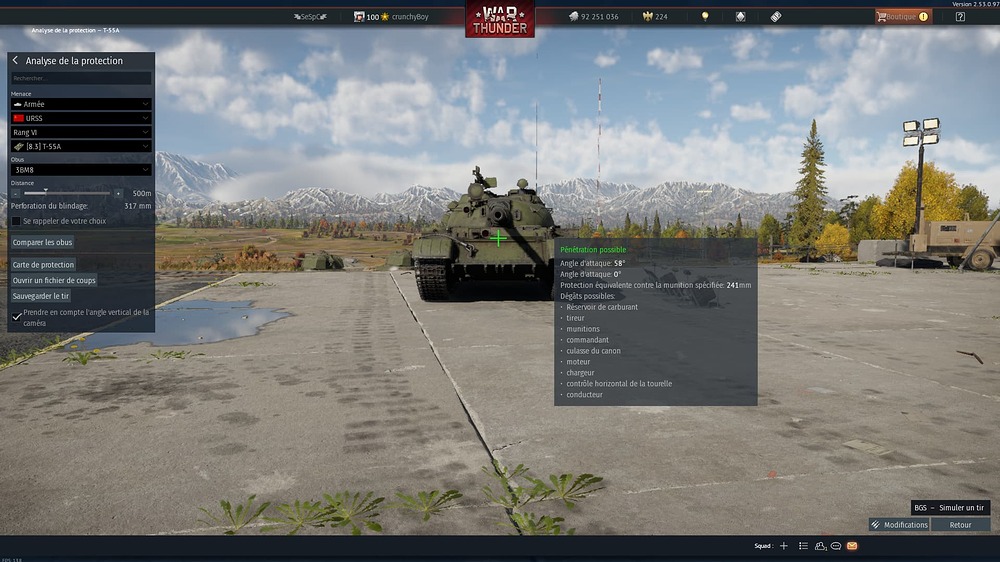This screenshot has width=1000, height=562.
Task: Click the Comparer les obus button
Action: (x=42, y=242)
